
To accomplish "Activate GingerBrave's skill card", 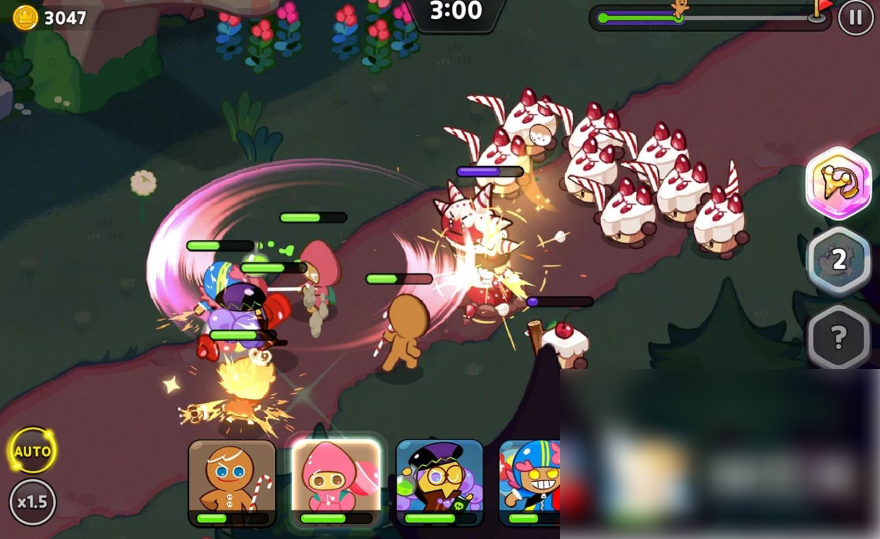I will [x=232, y=482].
